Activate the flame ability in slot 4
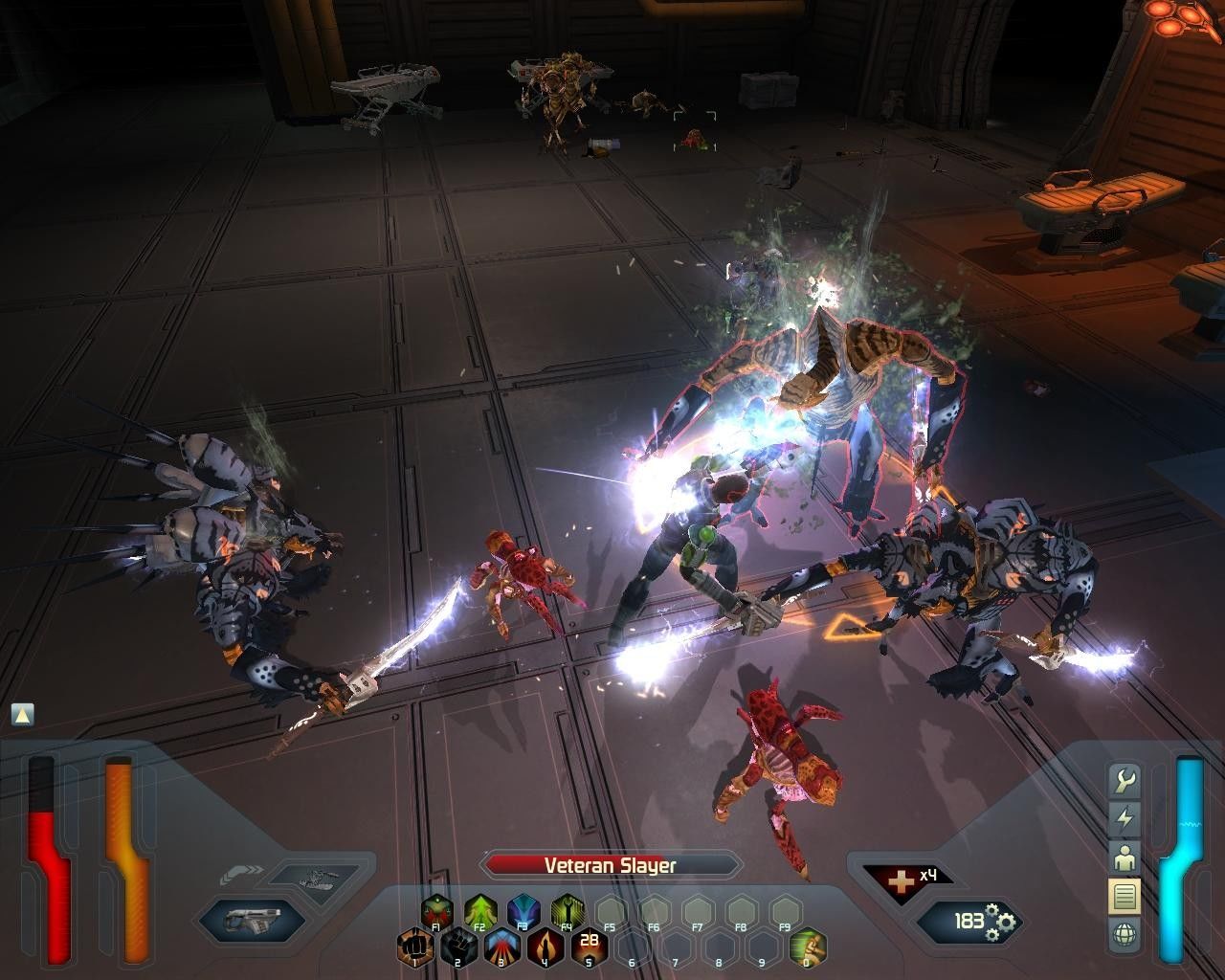Viewport: 1225px width, 980px height. pos(546,947)
